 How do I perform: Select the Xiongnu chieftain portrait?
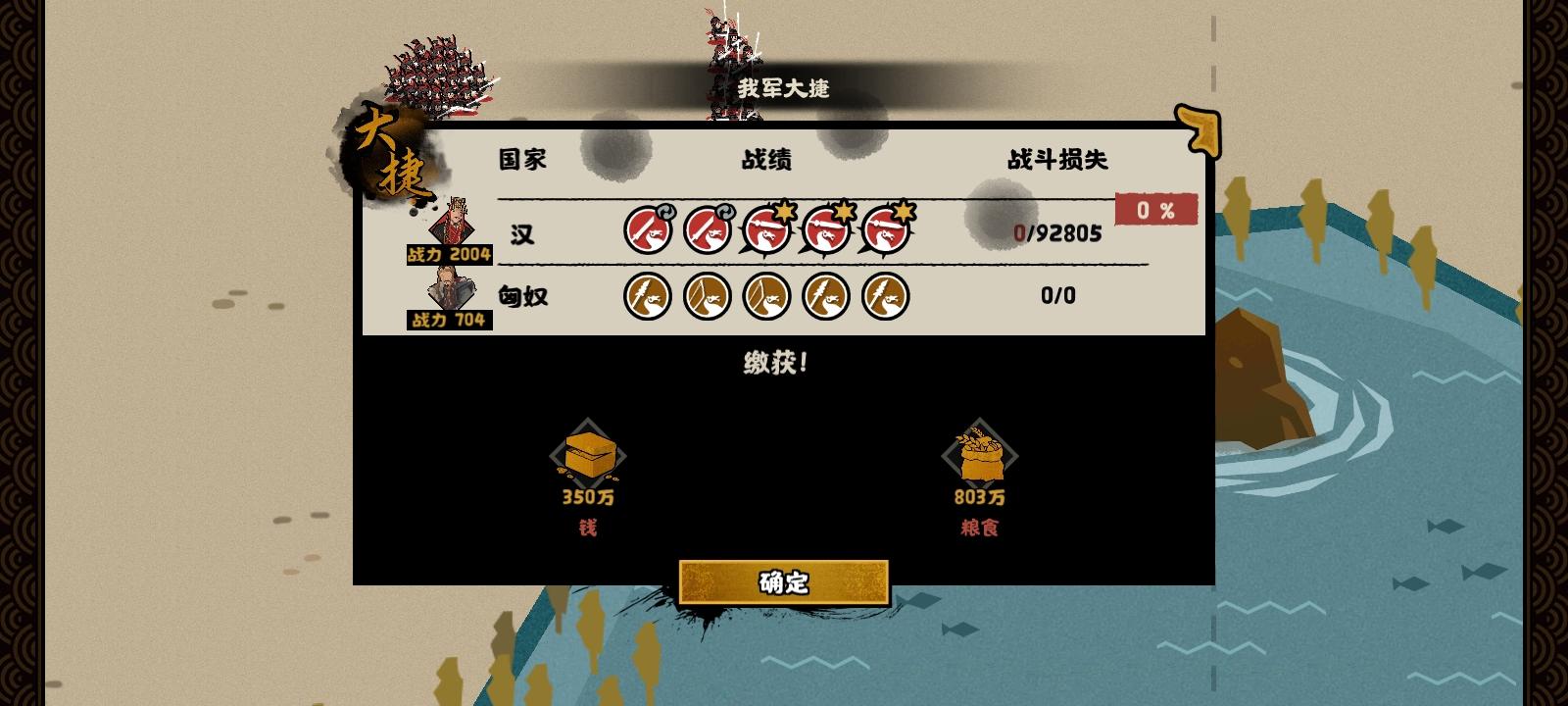tap(449, 289)
